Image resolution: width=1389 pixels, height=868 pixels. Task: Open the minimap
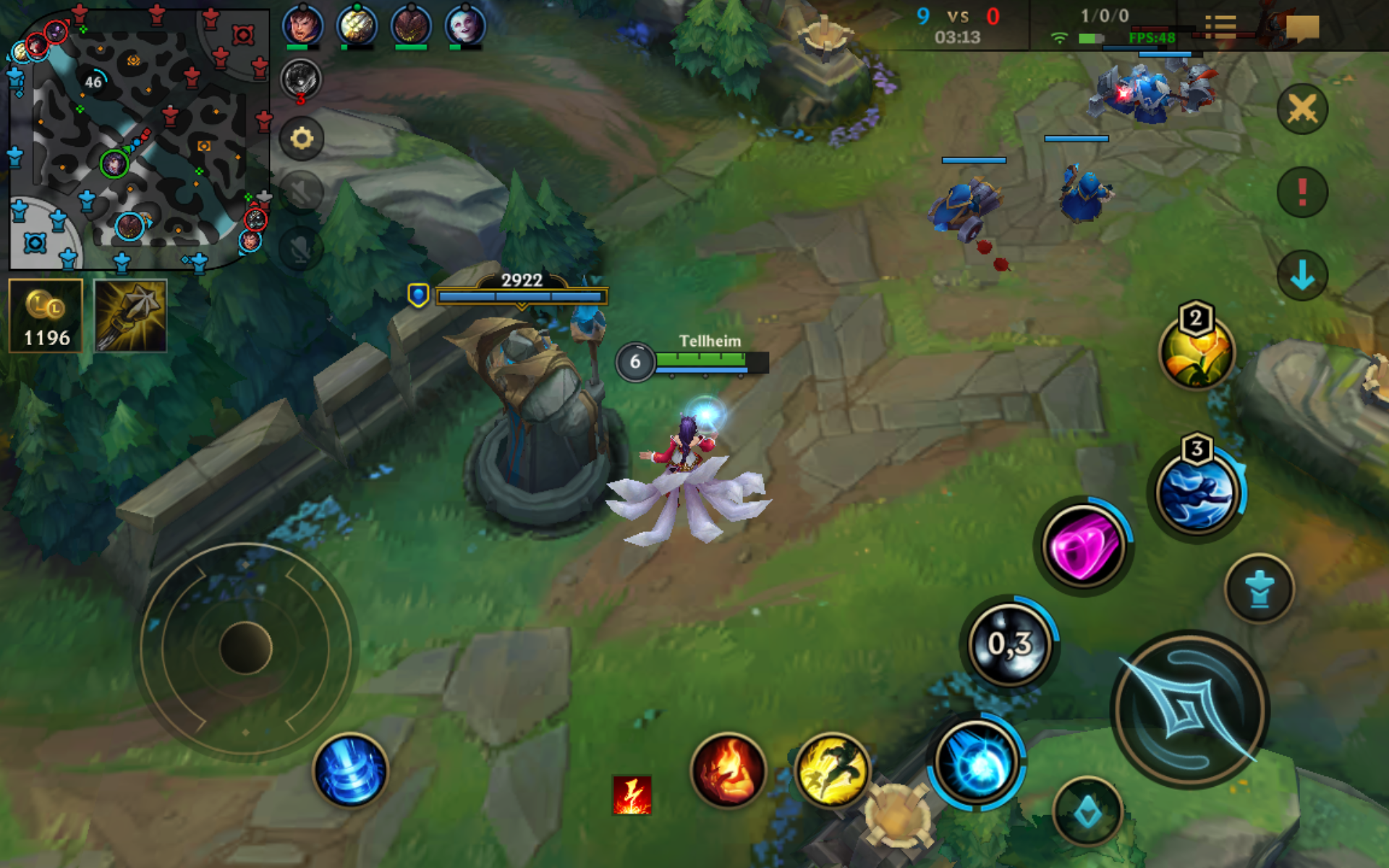pyautogui.click(x=137, y=137)
